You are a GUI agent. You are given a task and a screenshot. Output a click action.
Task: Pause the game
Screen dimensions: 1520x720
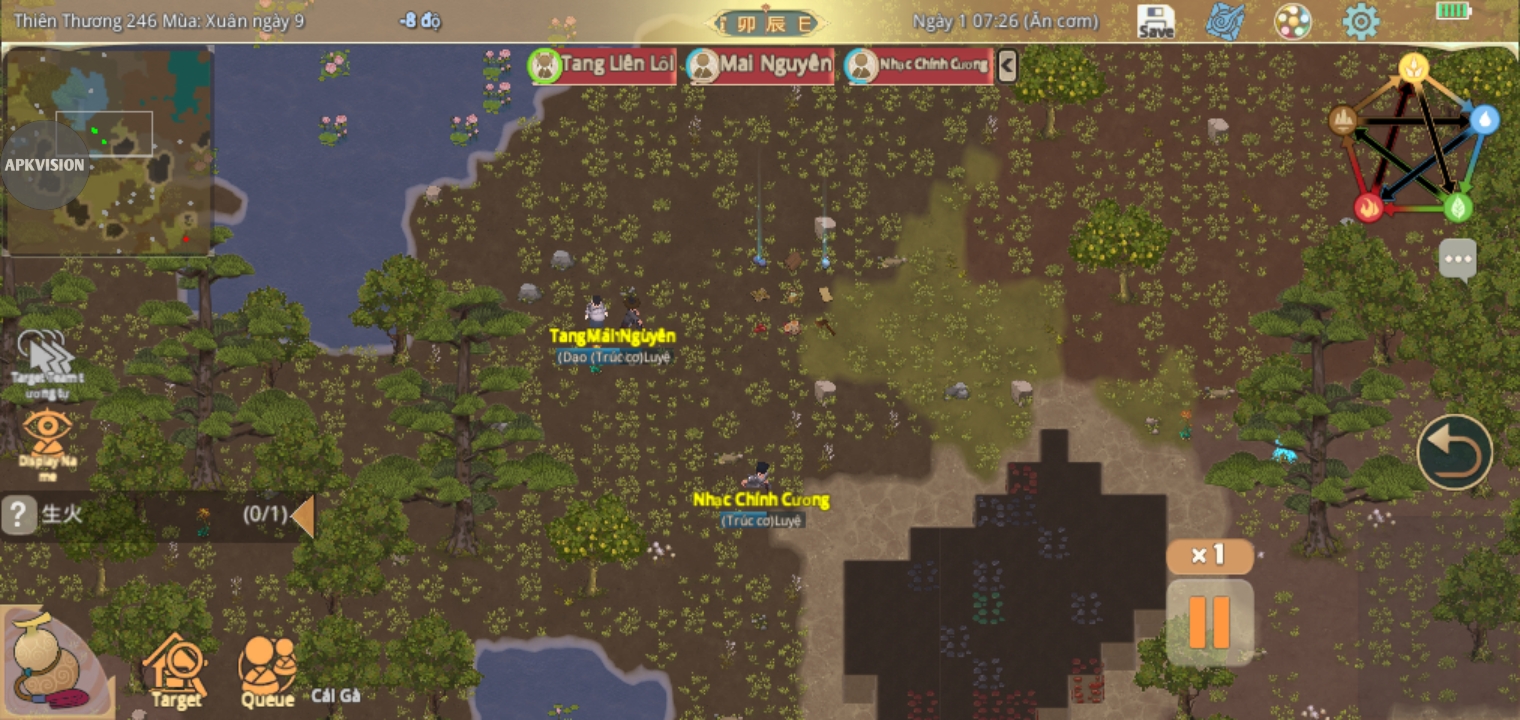tap(1209, 622)
